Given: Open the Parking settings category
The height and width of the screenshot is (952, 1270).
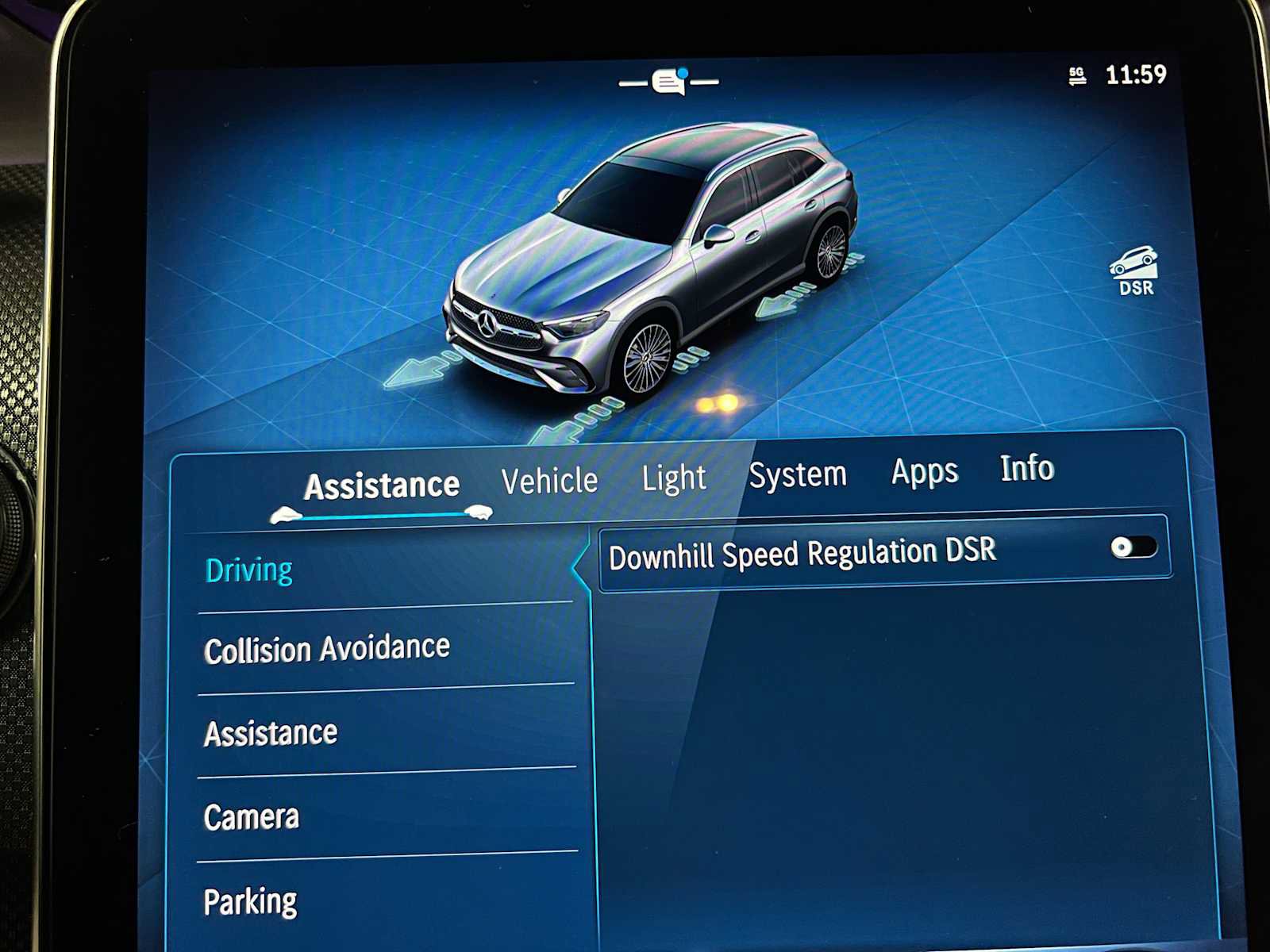Looking at the screenshot, I should pos(250,900).
